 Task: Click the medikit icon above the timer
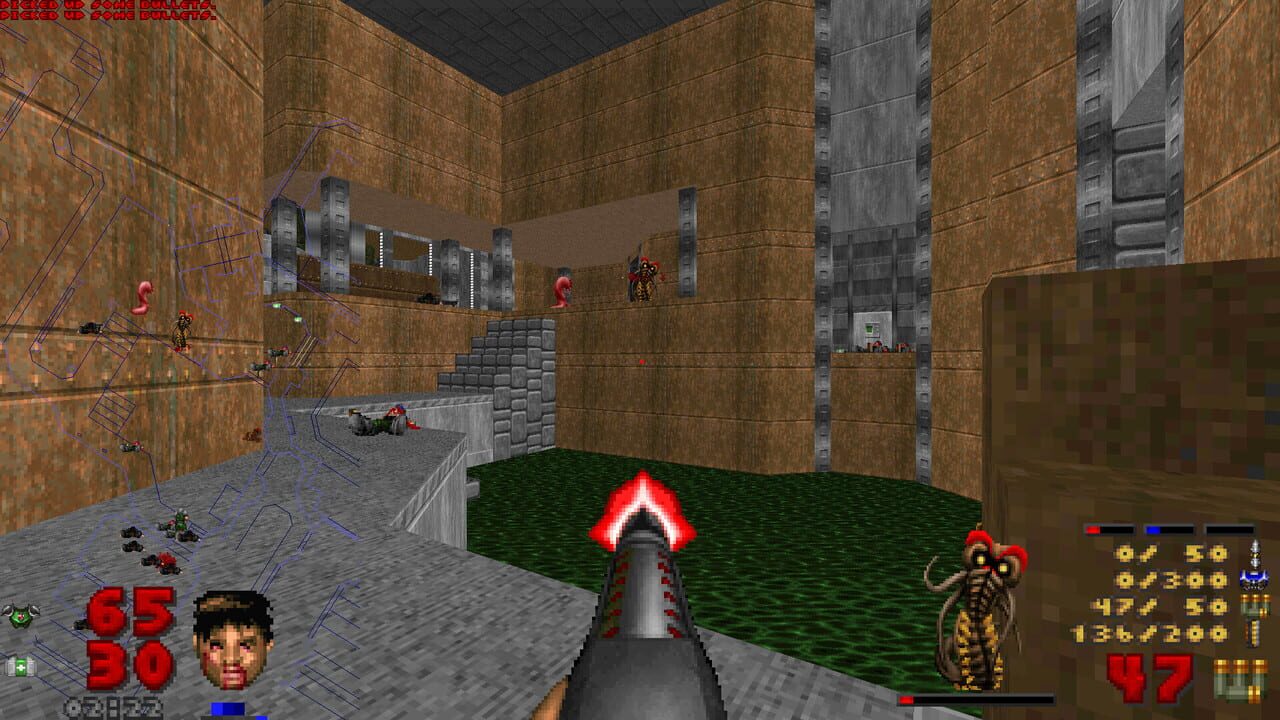point(21,666)
